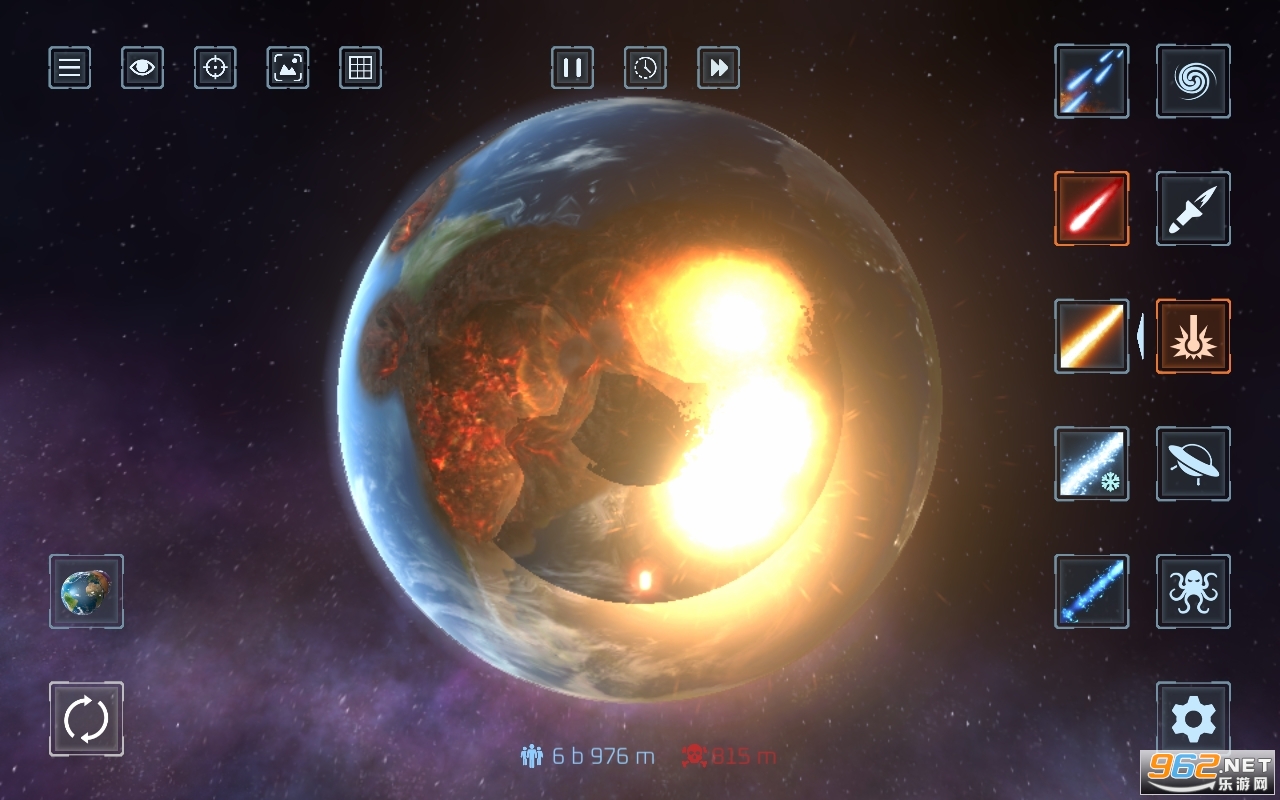Toggle the grid overlay display
The height and width of the screenshot is (800, 1280).
[x=360, y=68]
